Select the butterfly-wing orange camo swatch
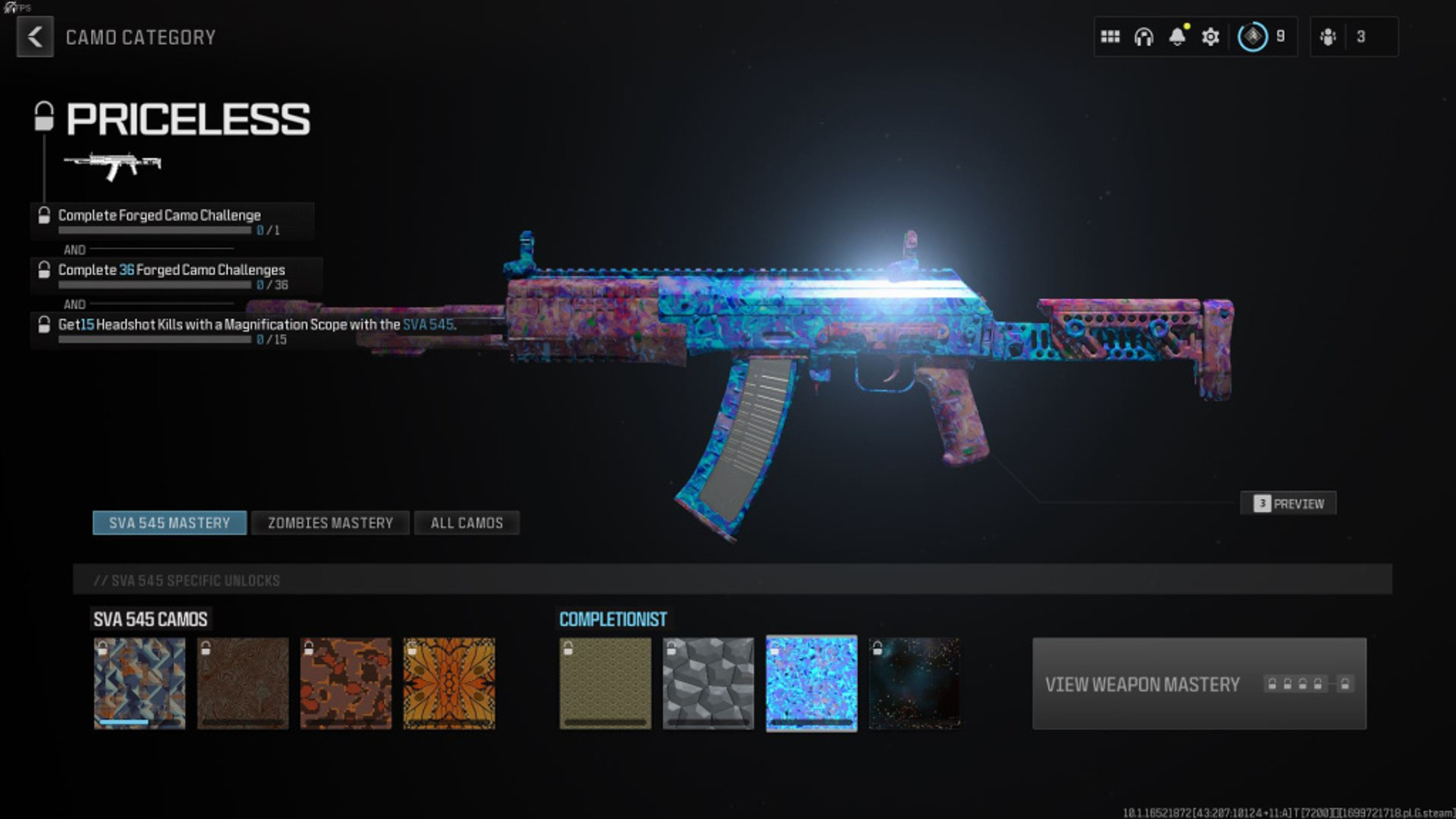The height and width of the screenshot is (819, 1456). pyautogui.click(x=450, y=682)
